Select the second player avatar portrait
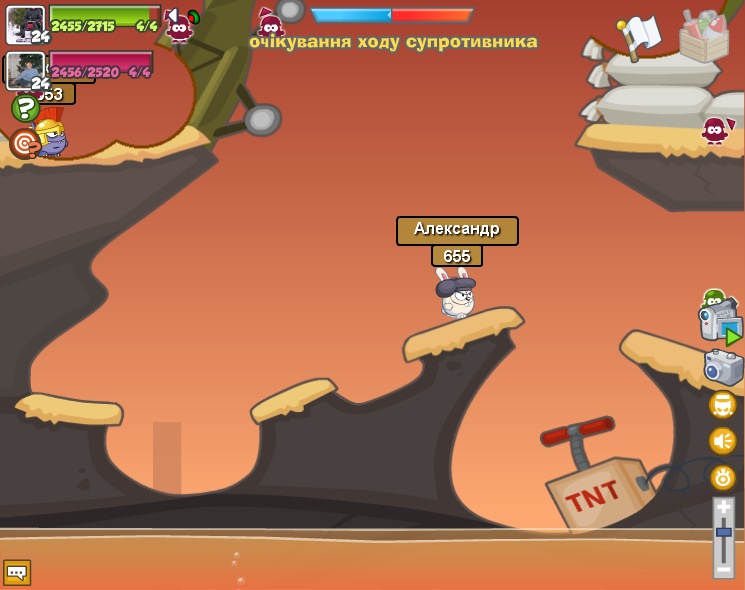This screenshot has height=590, width=745. point(25,70)
